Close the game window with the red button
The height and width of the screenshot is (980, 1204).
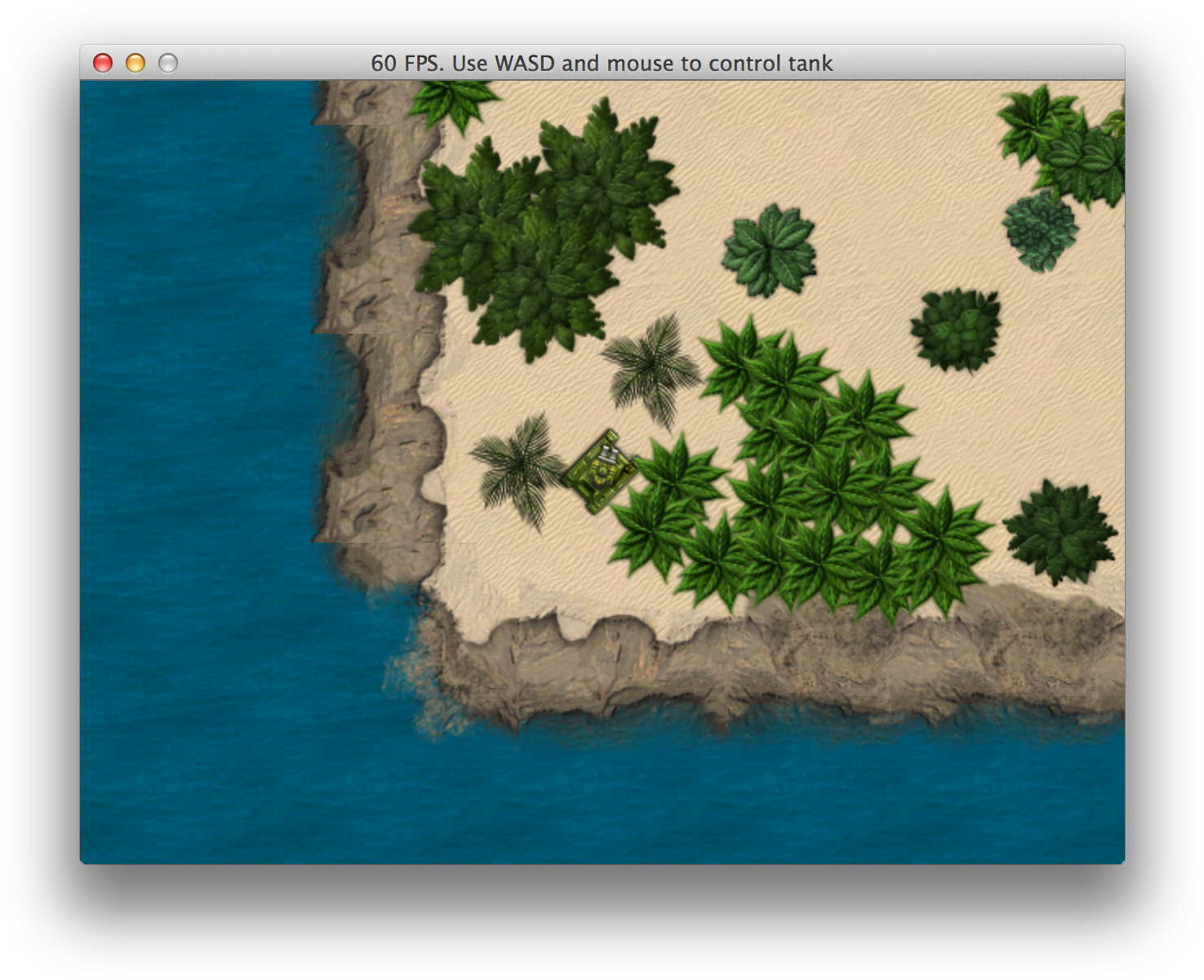[x=103, y=63]
